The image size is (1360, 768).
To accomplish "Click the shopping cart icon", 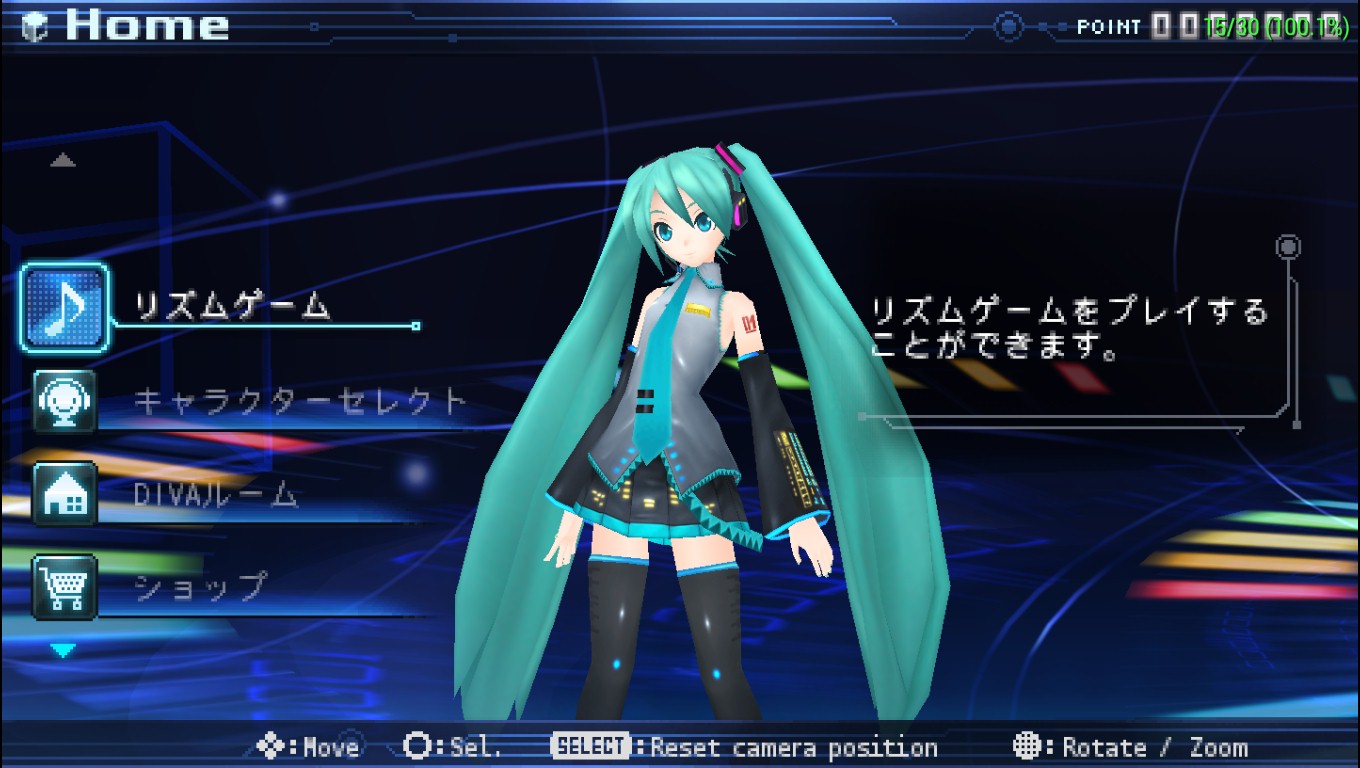I will click(65, 587).
